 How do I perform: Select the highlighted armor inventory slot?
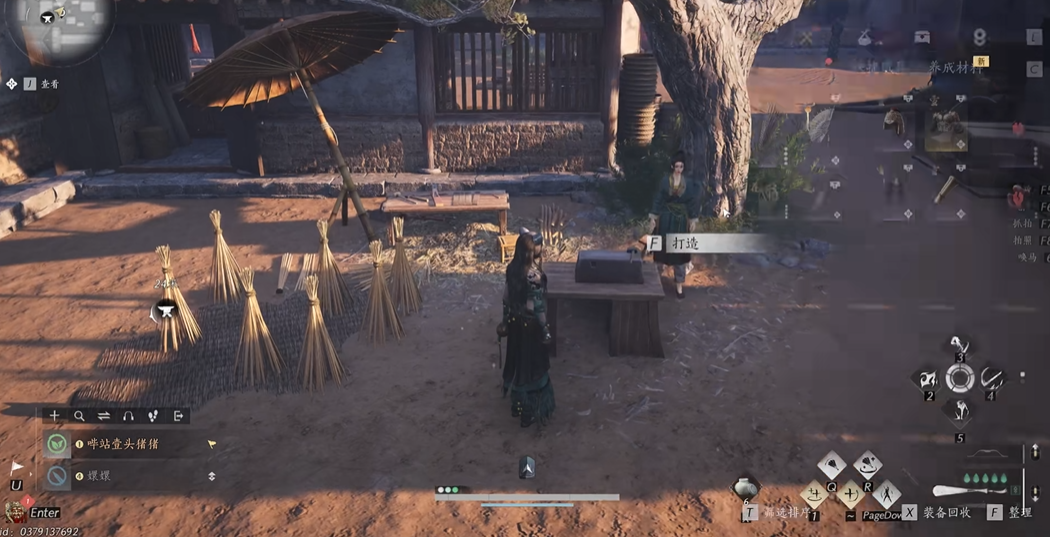tap(944, 128)
